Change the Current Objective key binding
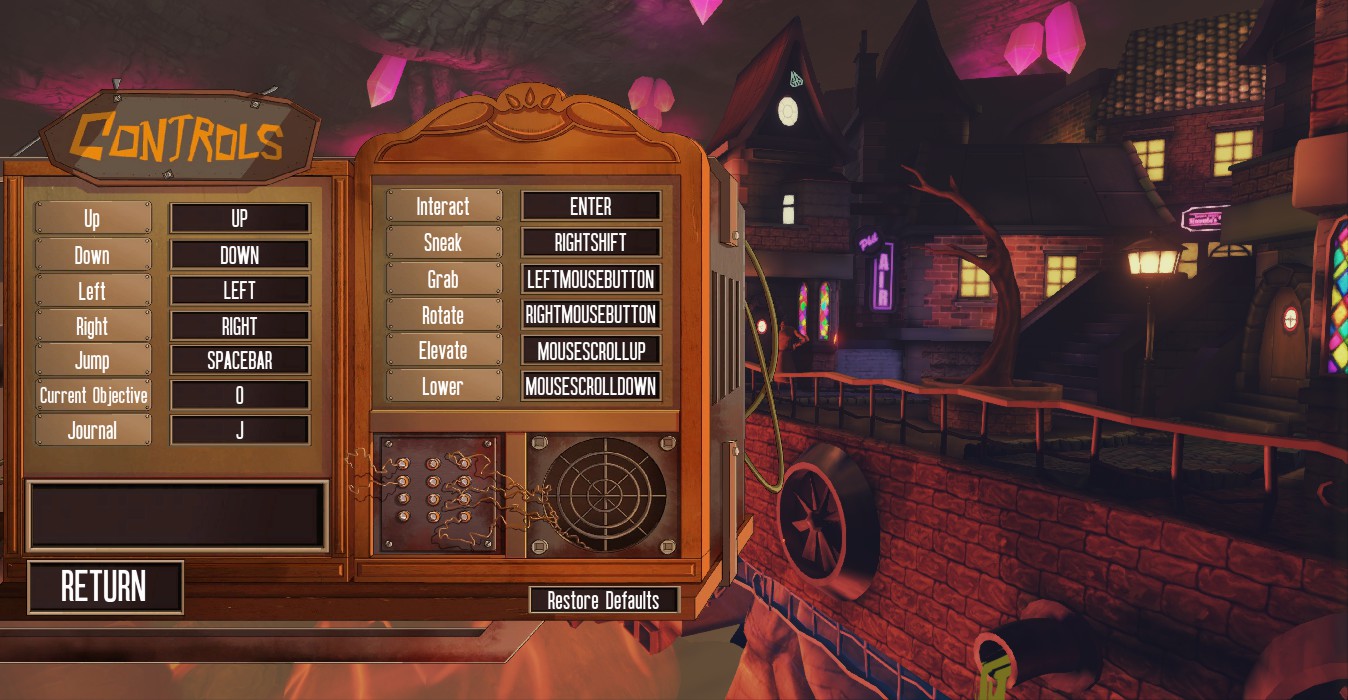1348x700 pixels. coord(240,395)
